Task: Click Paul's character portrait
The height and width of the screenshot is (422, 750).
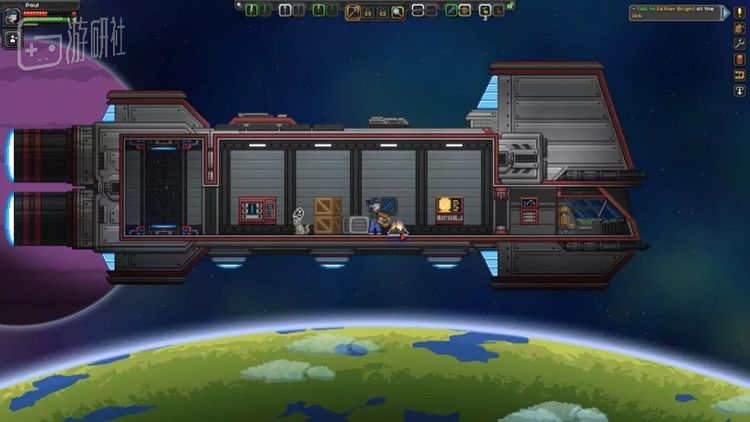Action: click(x=11, y=17)
